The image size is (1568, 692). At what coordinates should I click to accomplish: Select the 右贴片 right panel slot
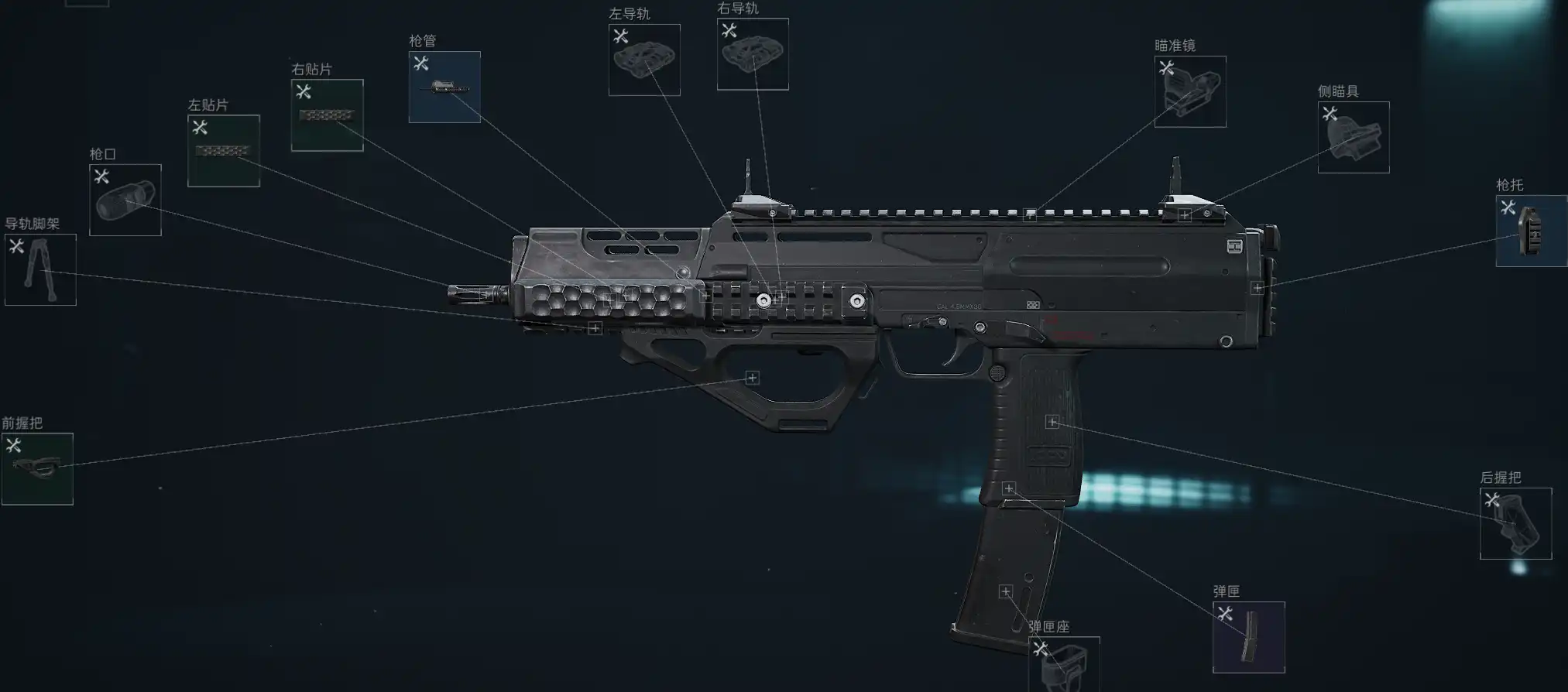pyautogui.click(x=327, y=115)
